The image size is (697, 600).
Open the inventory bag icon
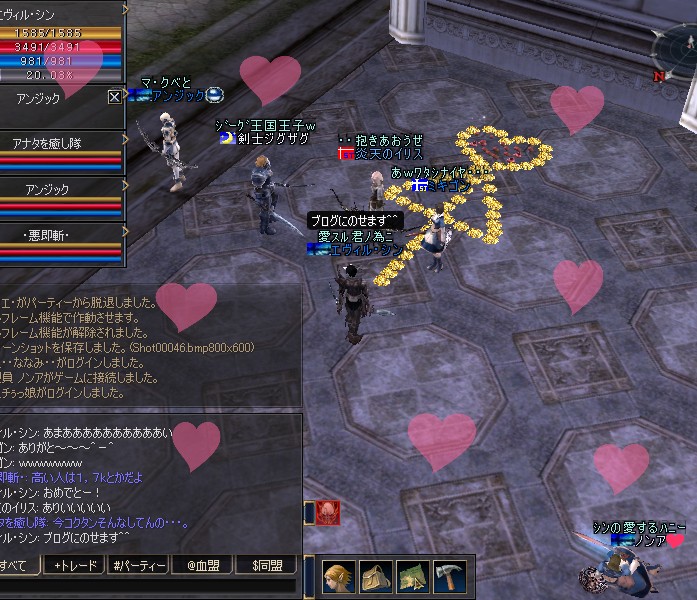click(x=376, y=577)
